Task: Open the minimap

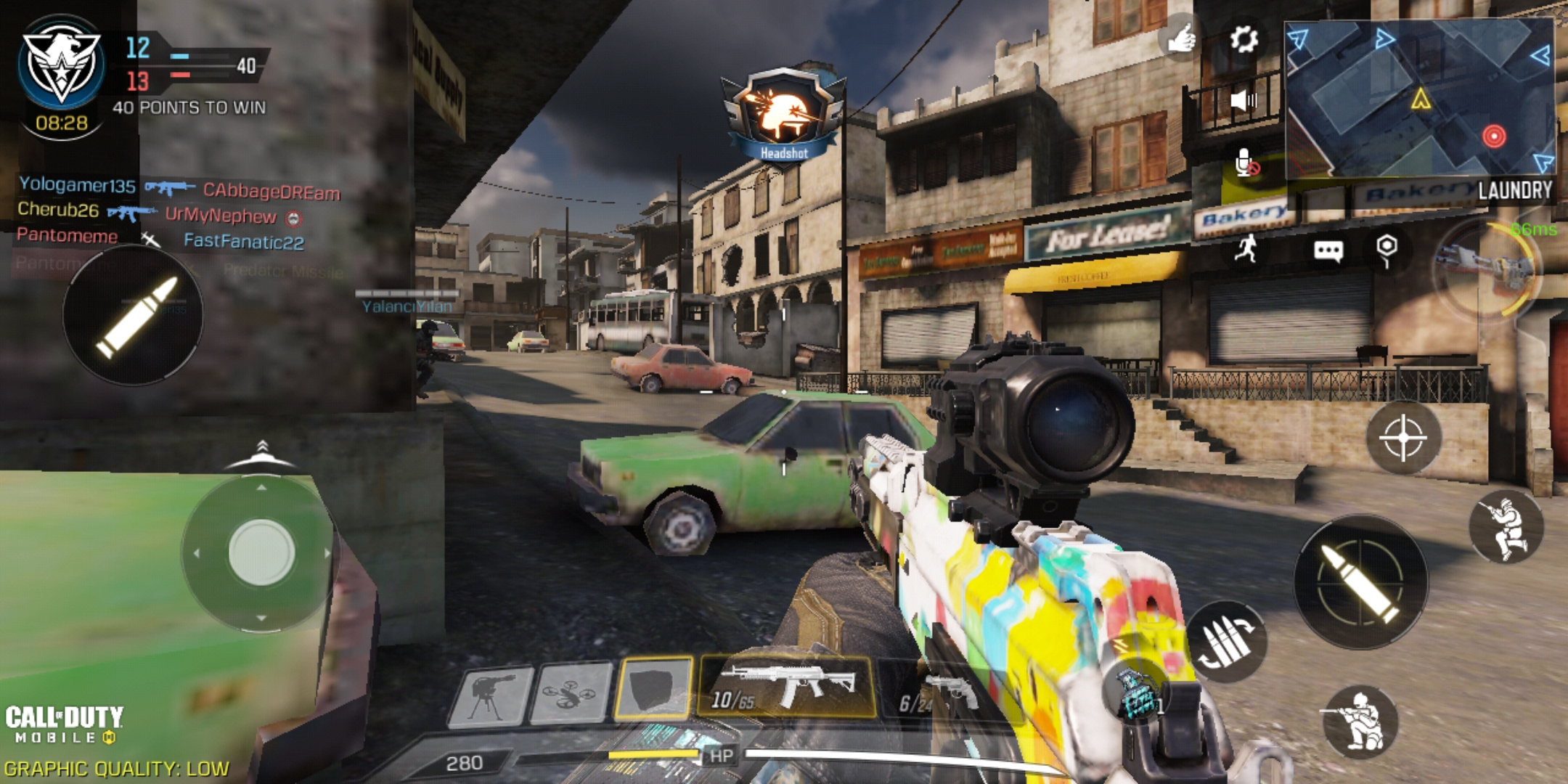Action: click(1418, 98)
